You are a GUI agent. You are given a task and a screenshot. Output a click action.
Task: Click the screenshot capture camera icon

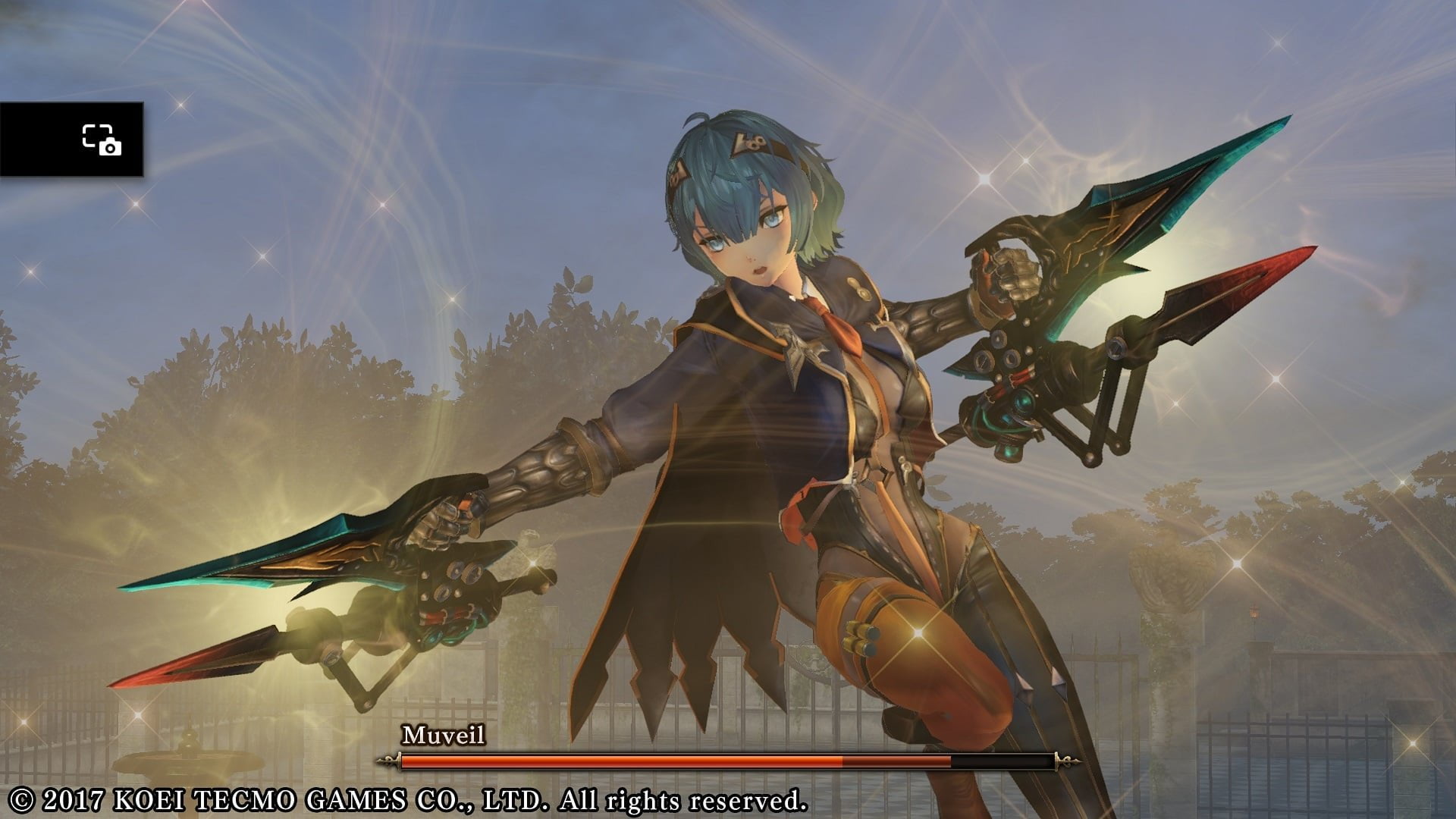(102, 140)
